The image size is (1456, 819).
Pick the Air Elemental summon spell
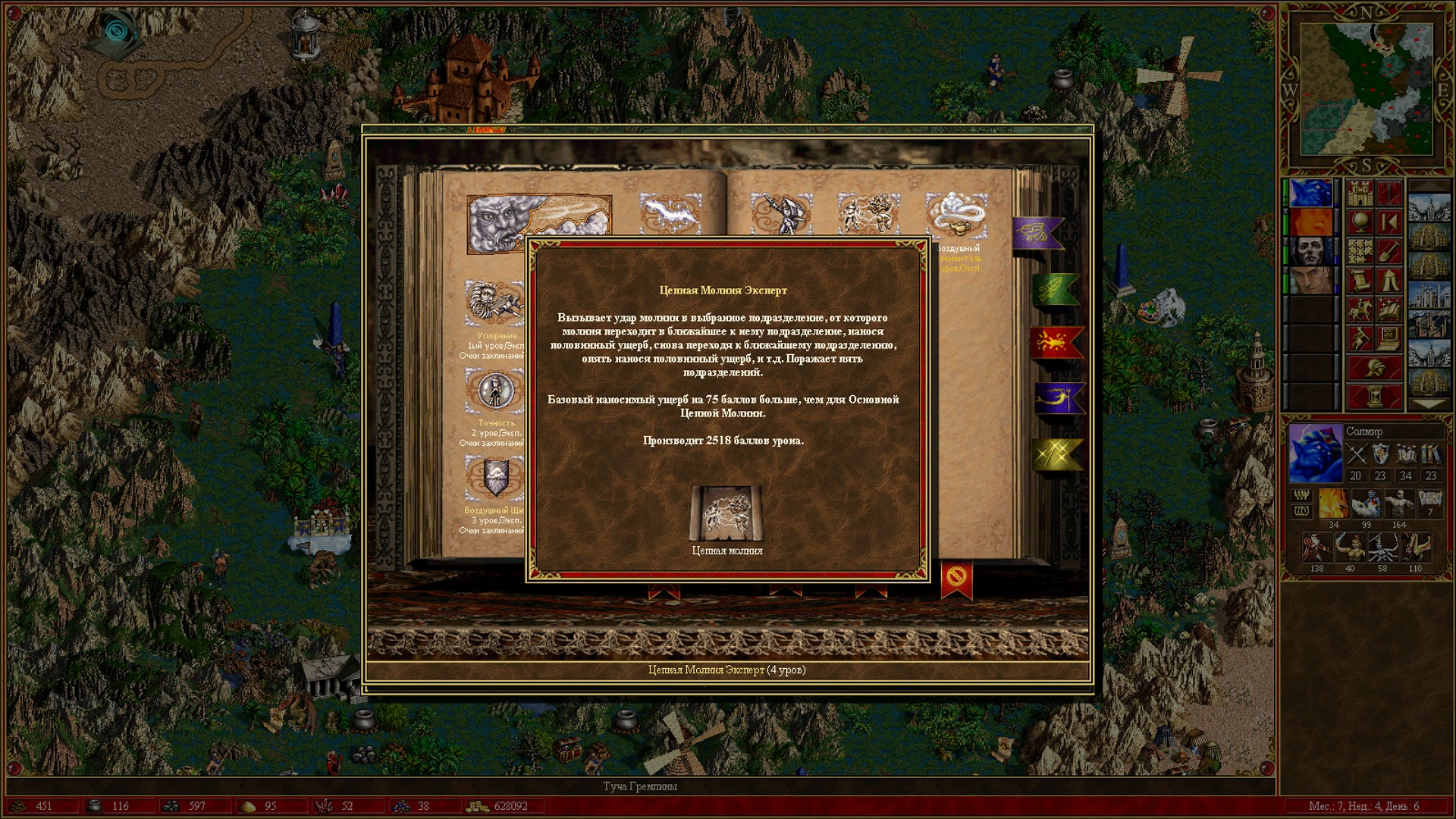click(955, 215)
